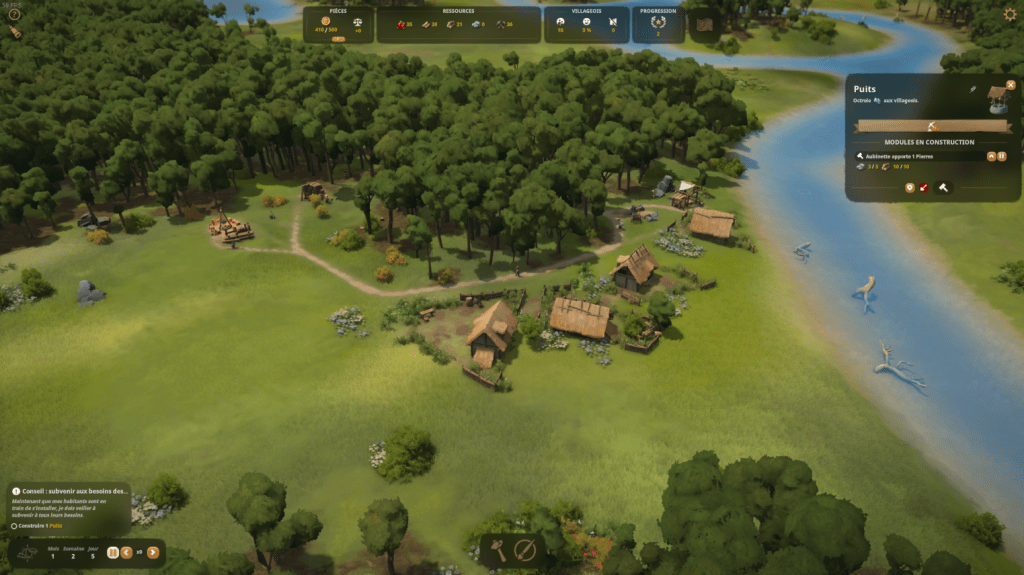Viewport: 1024px width, 575px height.
Task: Open the Conseil quest tip
Action: (x=70, y=491)
